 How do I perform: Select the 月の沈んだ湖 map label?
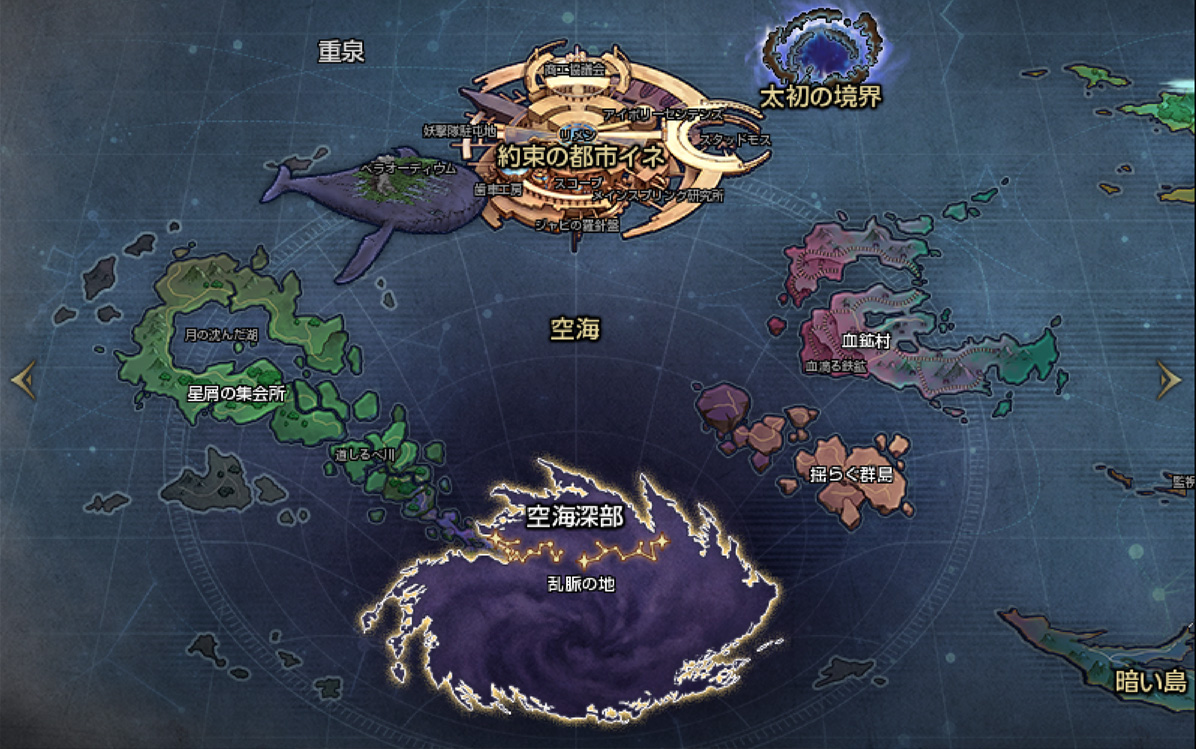click(221, 334)
